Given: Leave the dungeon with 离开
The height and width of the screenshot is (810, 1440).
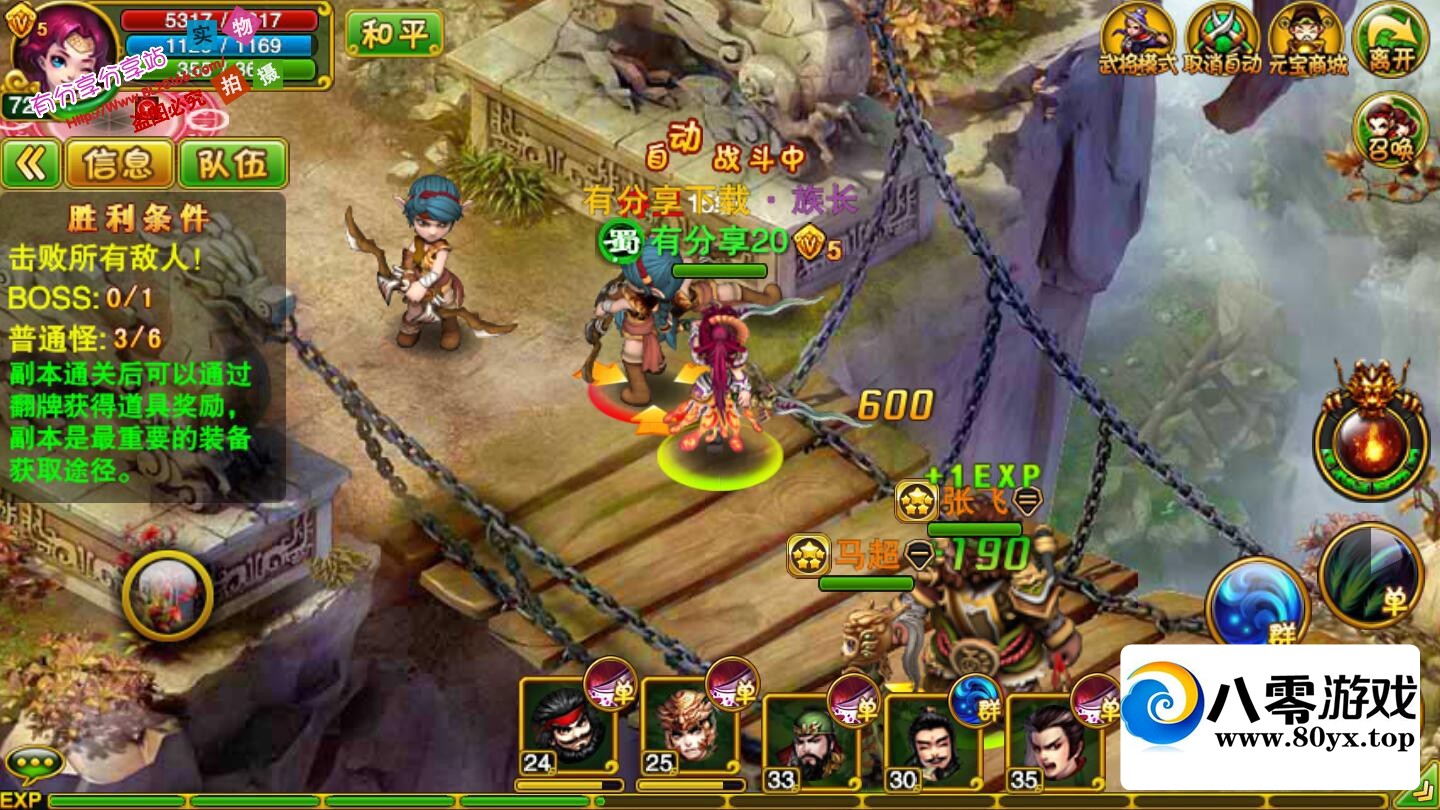Looking at the screenshot, I should coord(1390,40).
